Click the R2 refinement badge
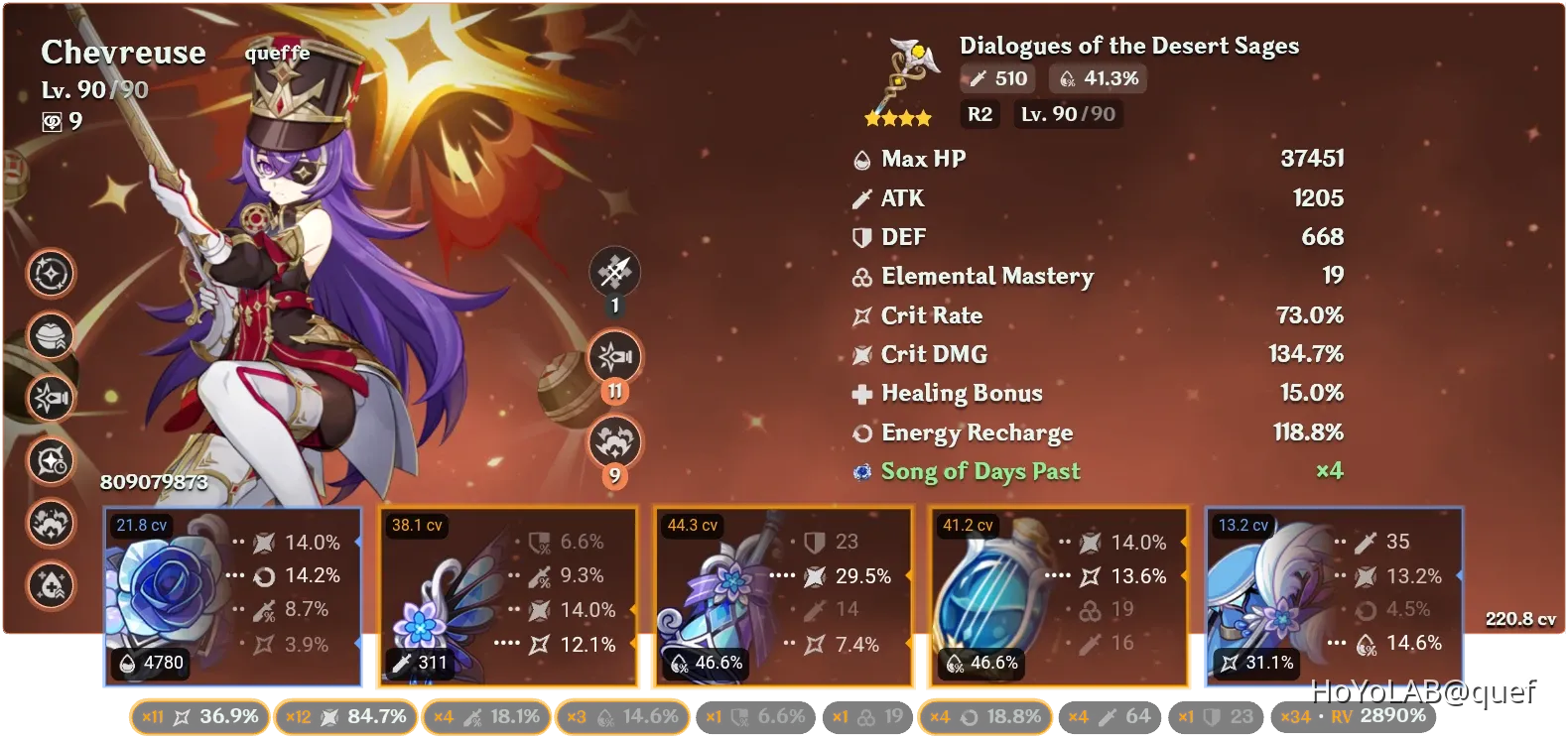The image size is (1568, 741). point(980,114)
